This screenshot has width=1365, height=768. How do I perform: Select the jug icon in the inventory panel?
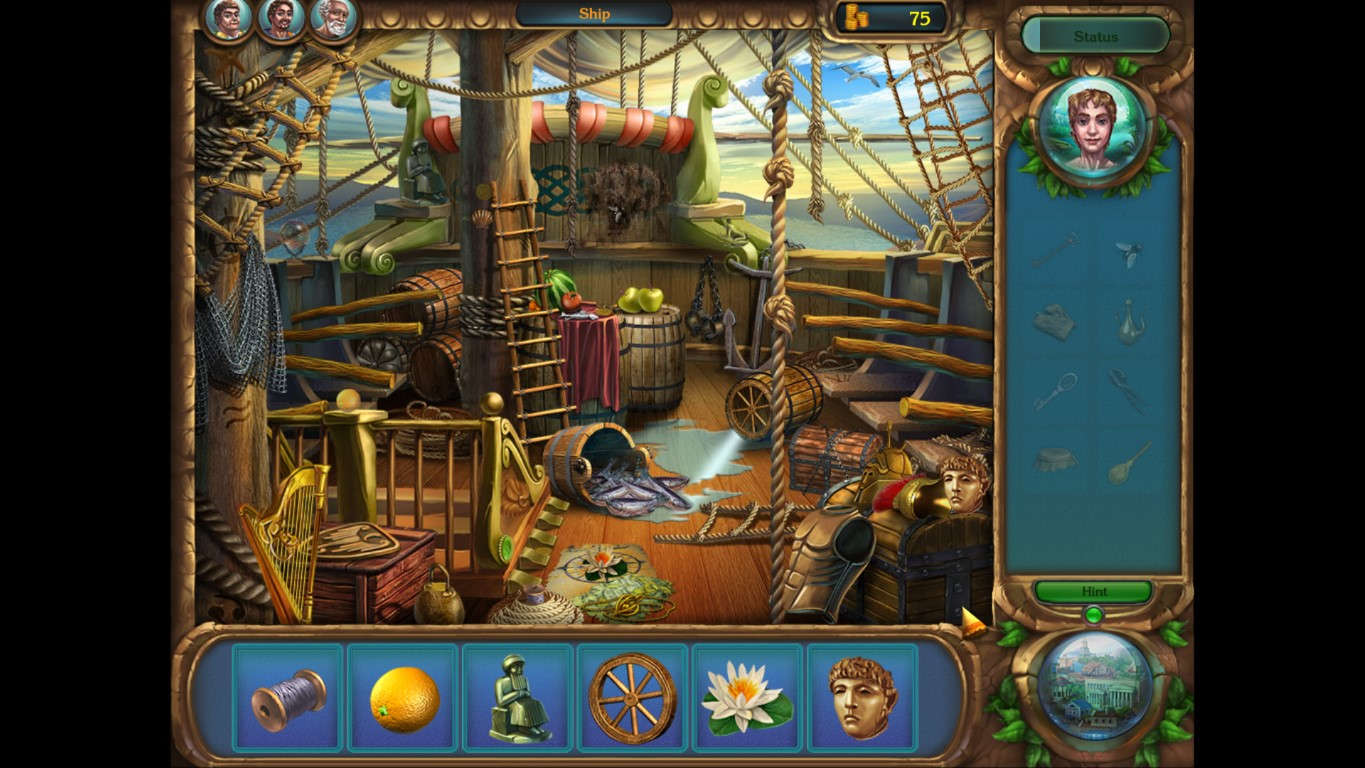(1135, 322)
